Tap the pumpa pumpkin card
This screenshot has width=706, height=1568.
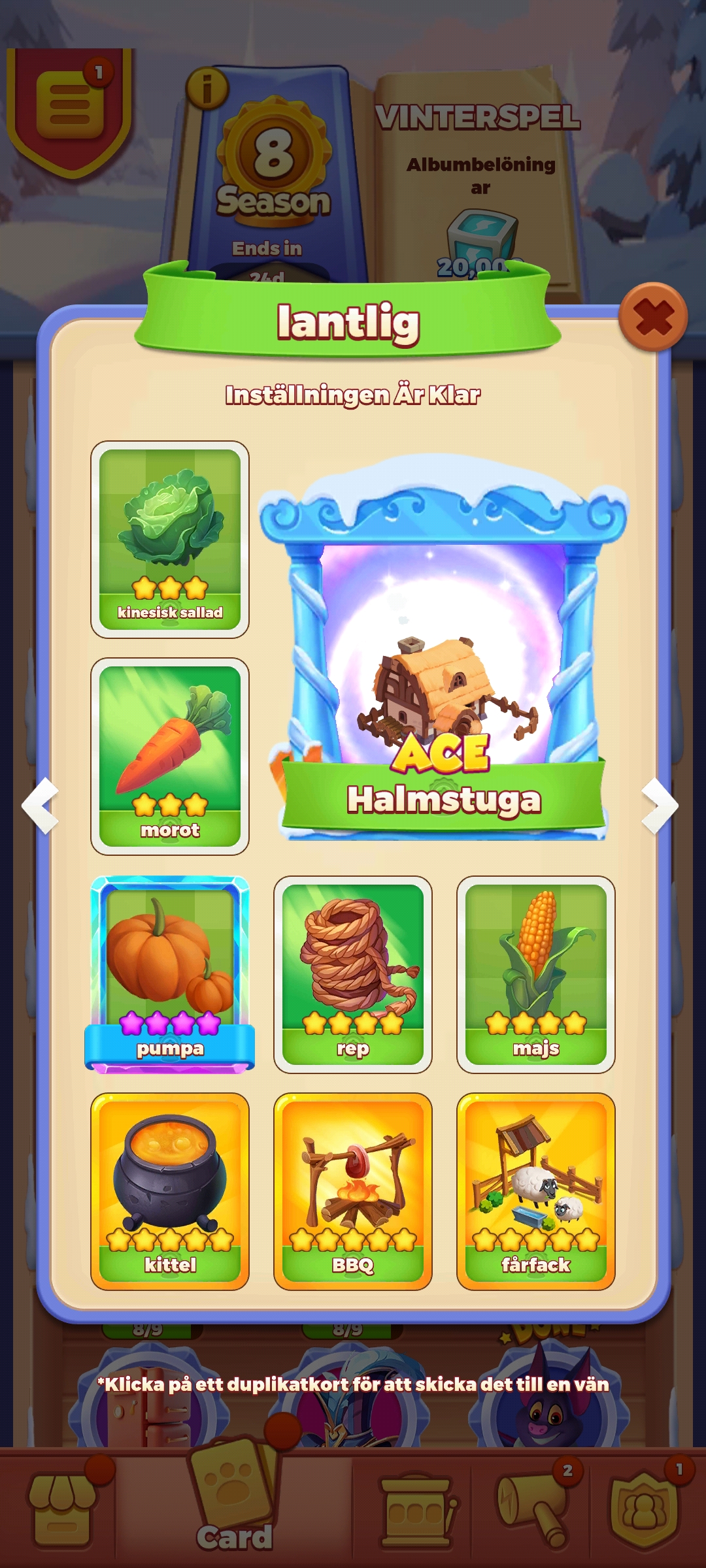[x=170, y=973]
